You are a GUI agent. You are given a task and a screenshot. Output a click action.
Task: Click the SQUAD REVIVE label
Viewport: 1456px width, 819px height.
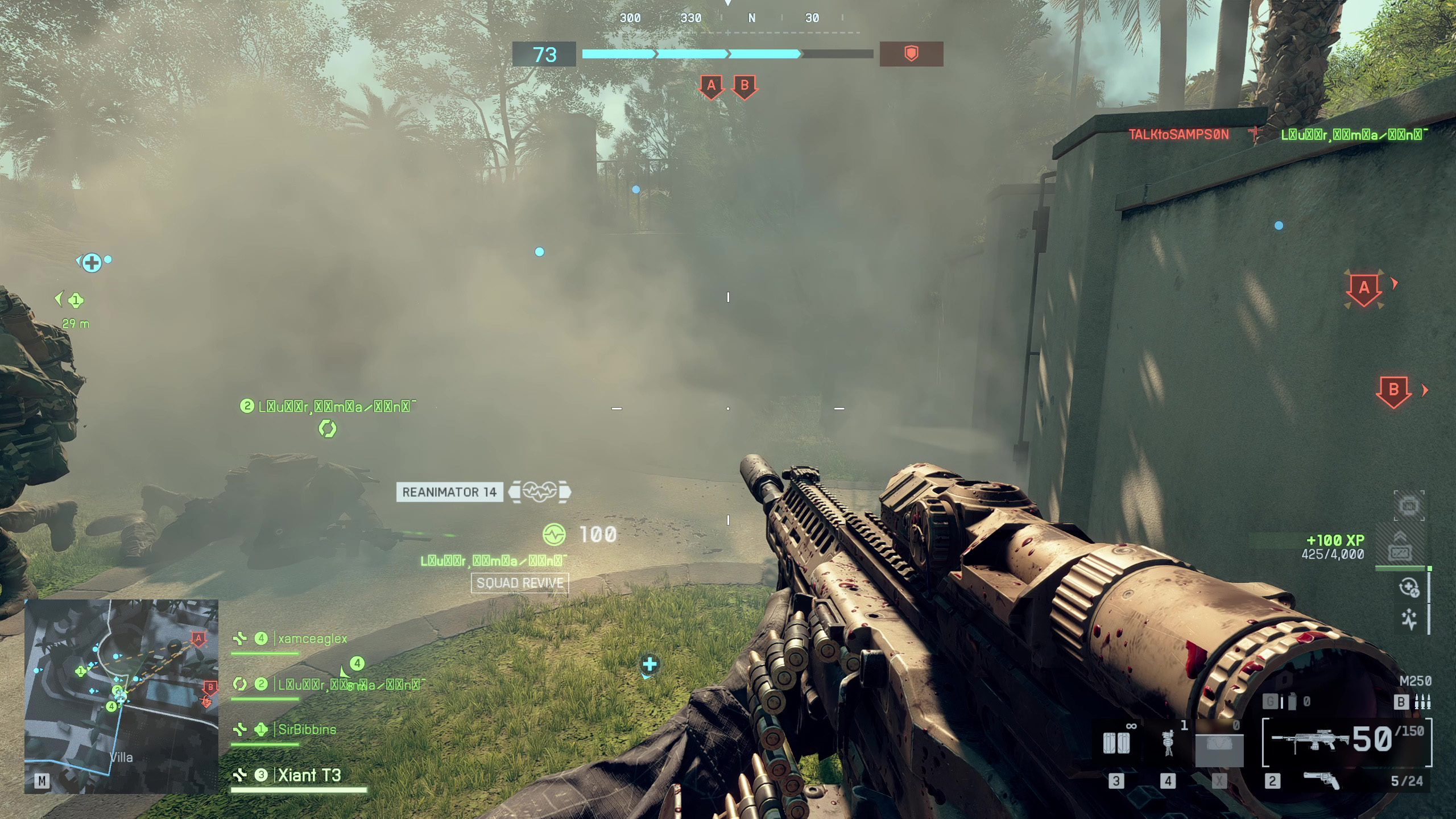(x=520, y=583)
